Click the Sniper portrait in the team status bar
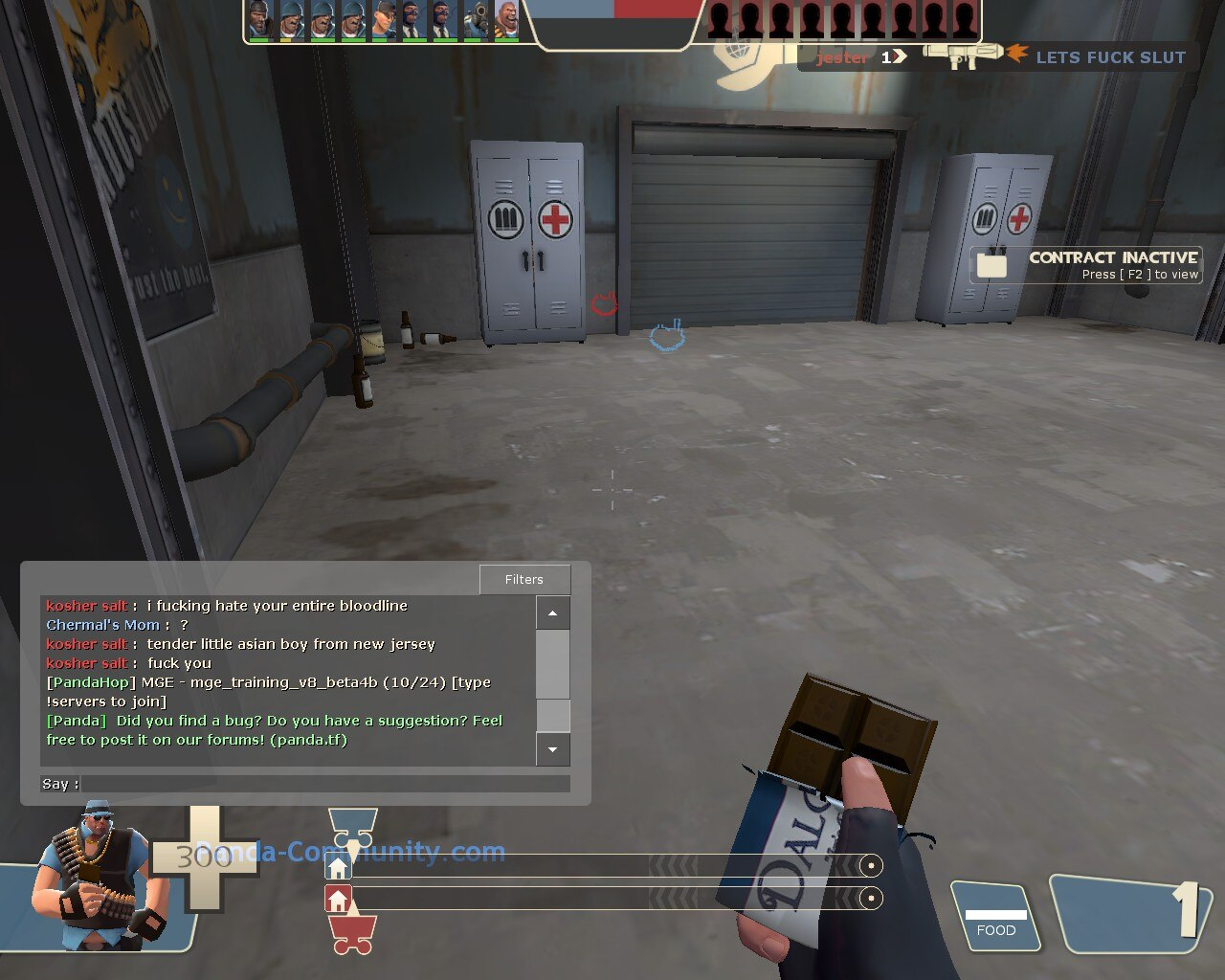This screenshot has width=1225, height=980. (383, 24)
